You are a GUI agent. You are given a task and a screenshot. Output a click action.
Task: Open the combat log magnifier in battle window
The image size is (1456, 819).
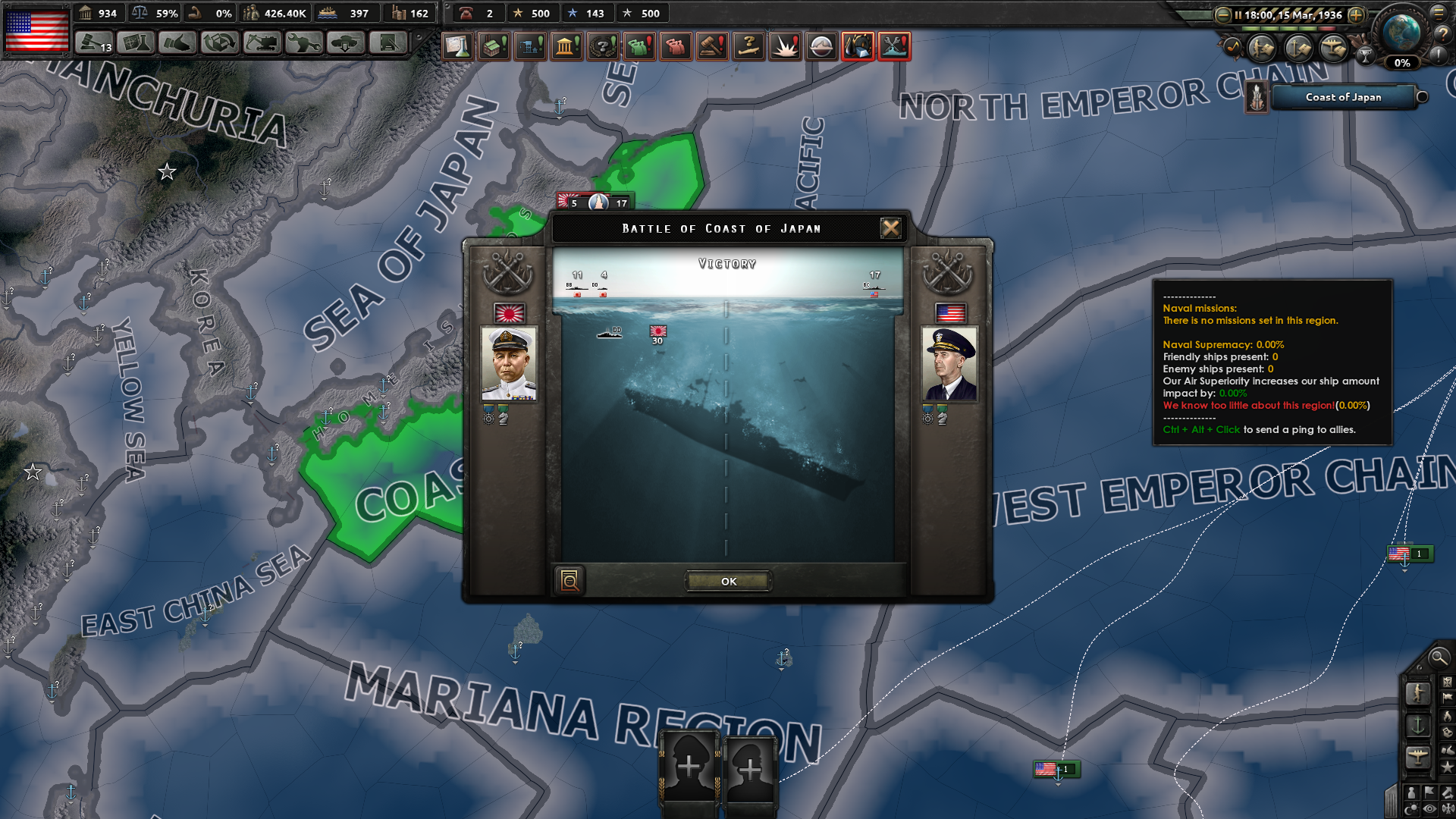[570, 581]
